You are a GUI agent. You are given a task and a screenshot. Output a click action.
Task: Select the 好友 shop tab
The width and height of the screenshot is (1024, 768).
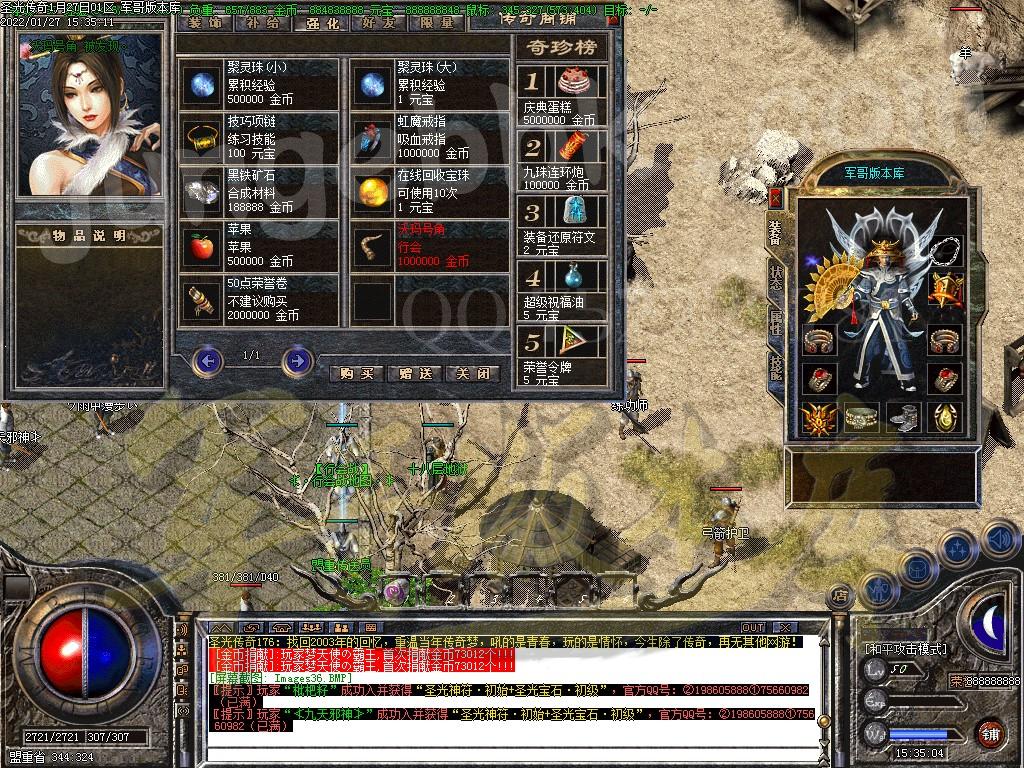379,22
